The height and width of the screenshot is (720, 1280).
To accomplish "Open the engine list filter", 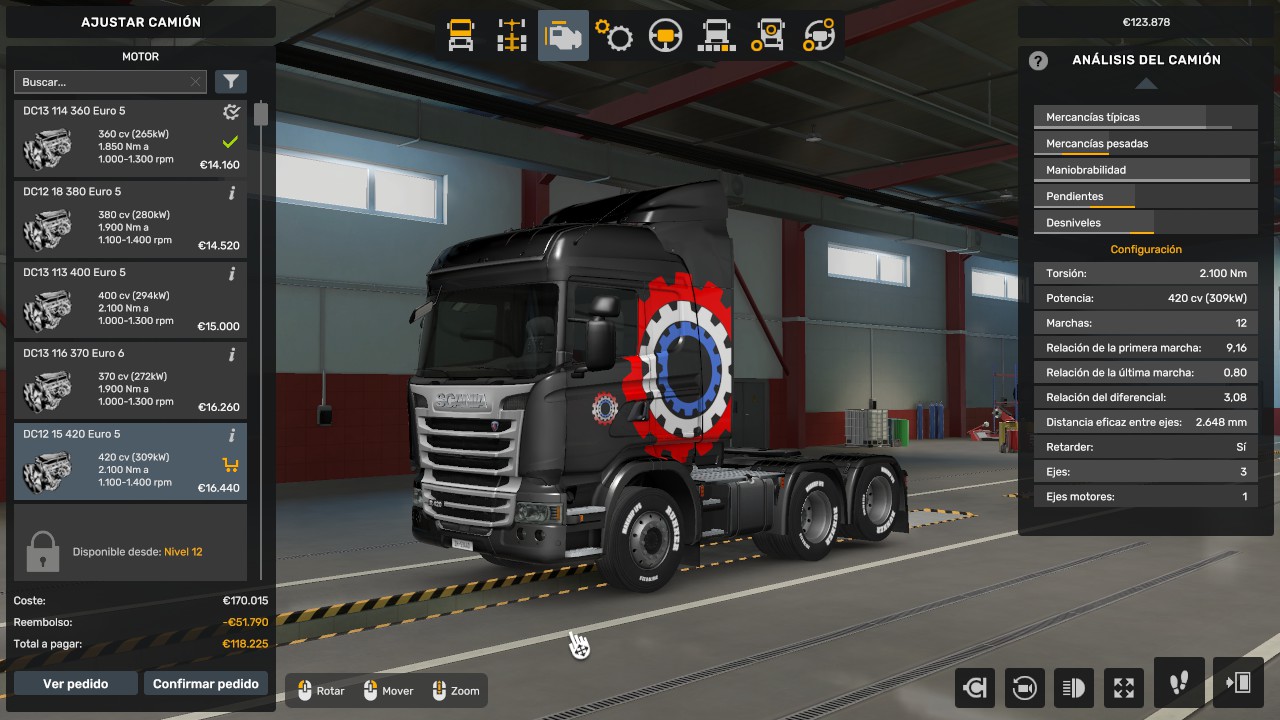I will [x=230, y=82].
